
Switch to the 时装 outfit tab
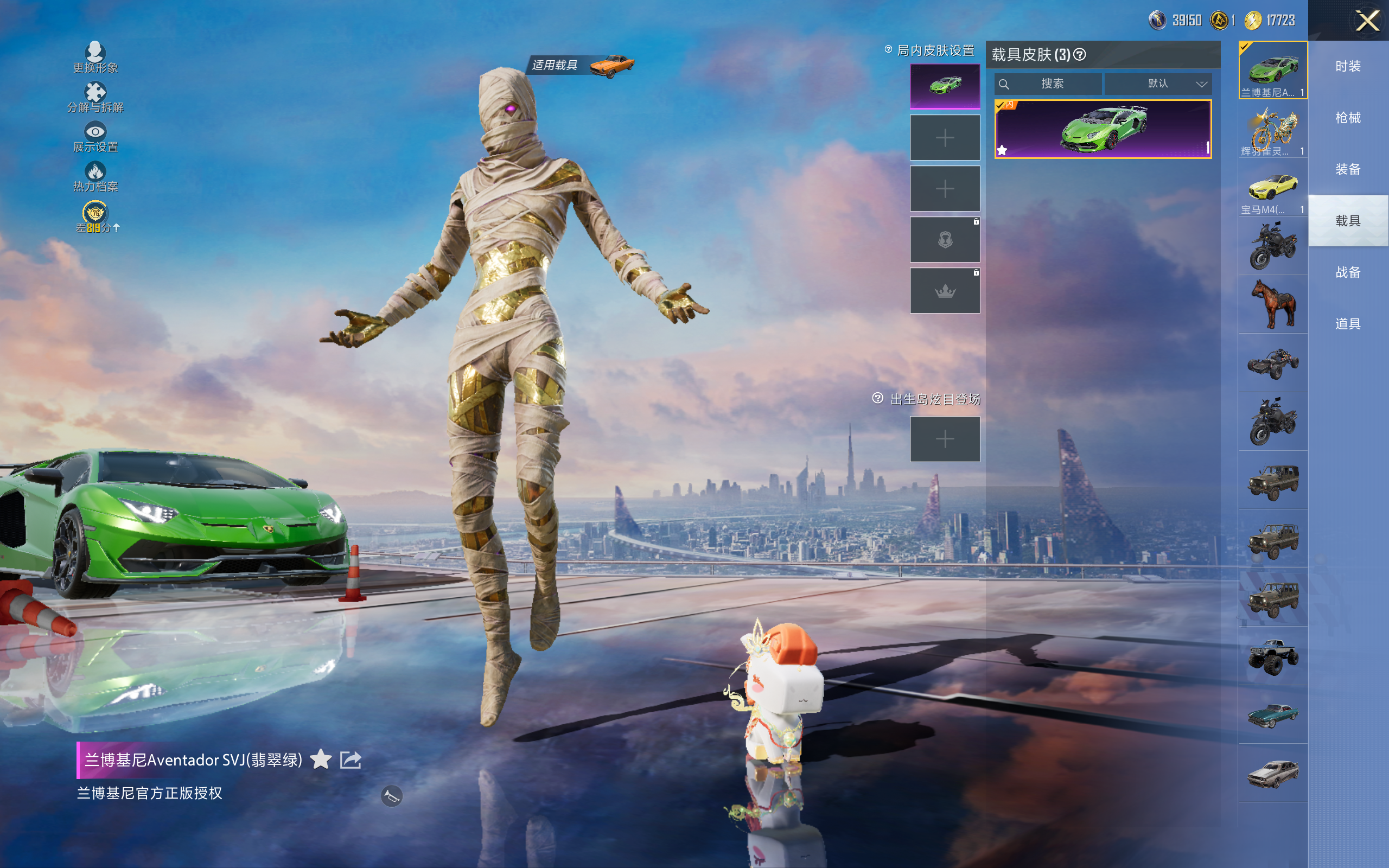tap(1348, 67)
